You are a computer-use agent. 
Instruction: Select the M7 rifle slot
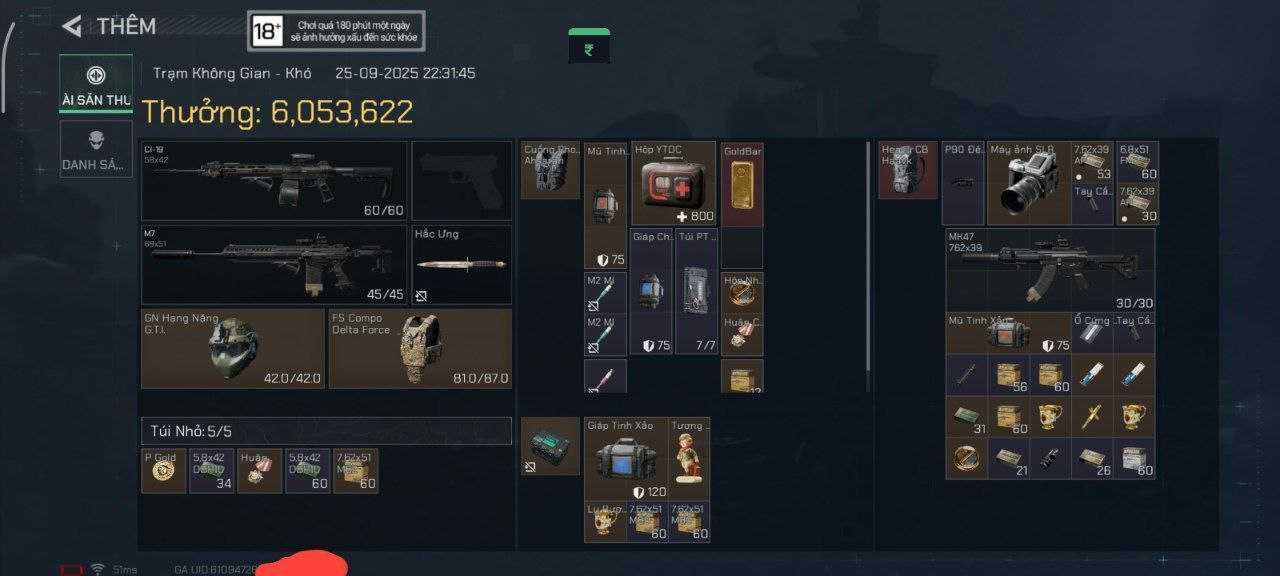coord(274,264)
